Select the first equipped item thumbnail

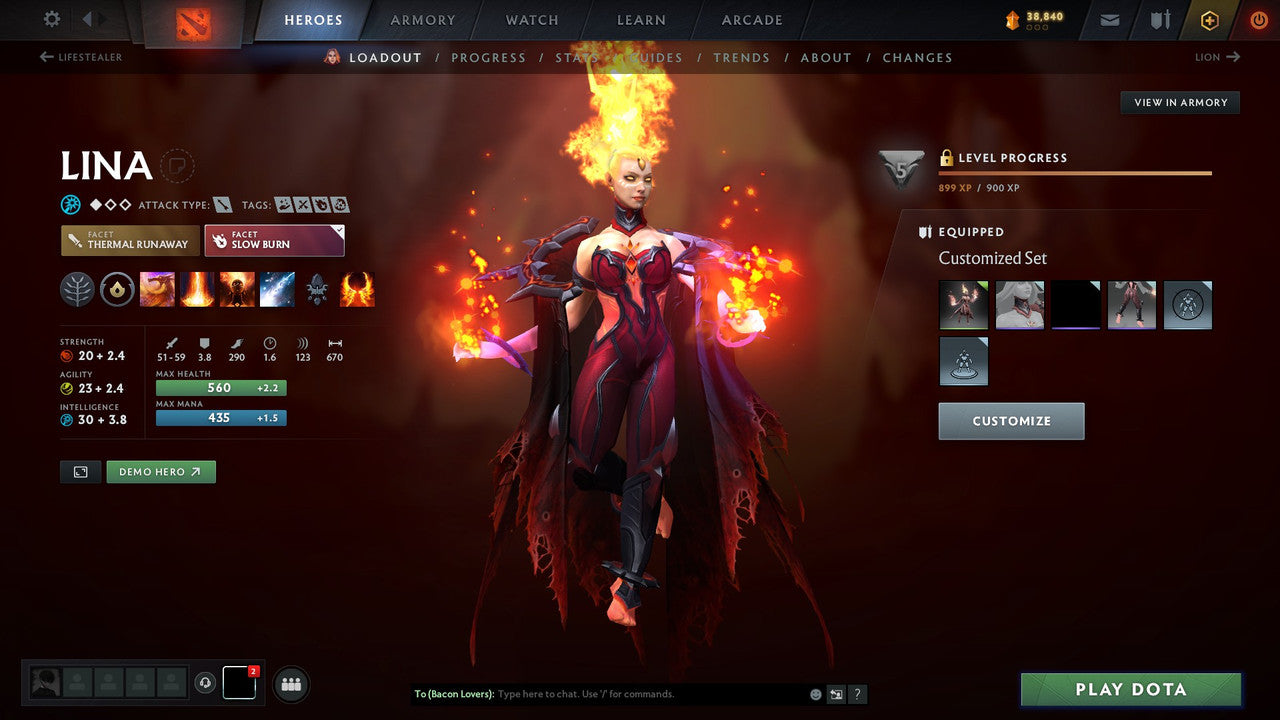point(963,305)
